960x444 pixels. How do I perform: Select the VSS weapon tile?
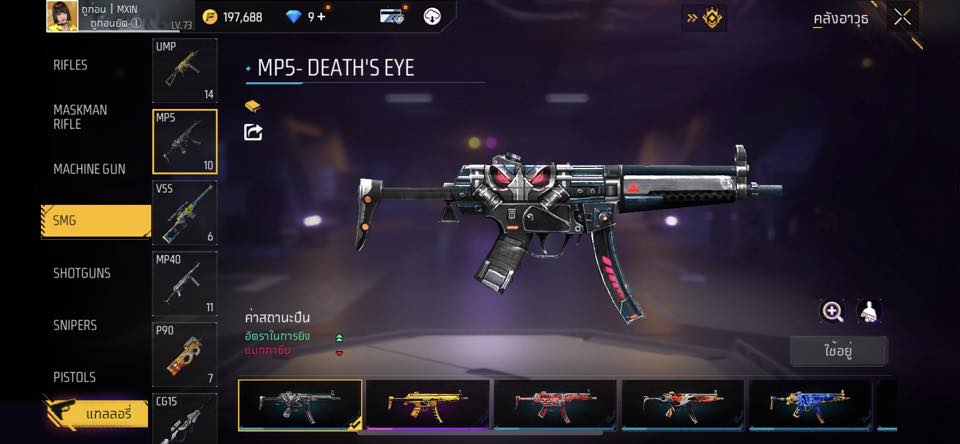point(184,212)
